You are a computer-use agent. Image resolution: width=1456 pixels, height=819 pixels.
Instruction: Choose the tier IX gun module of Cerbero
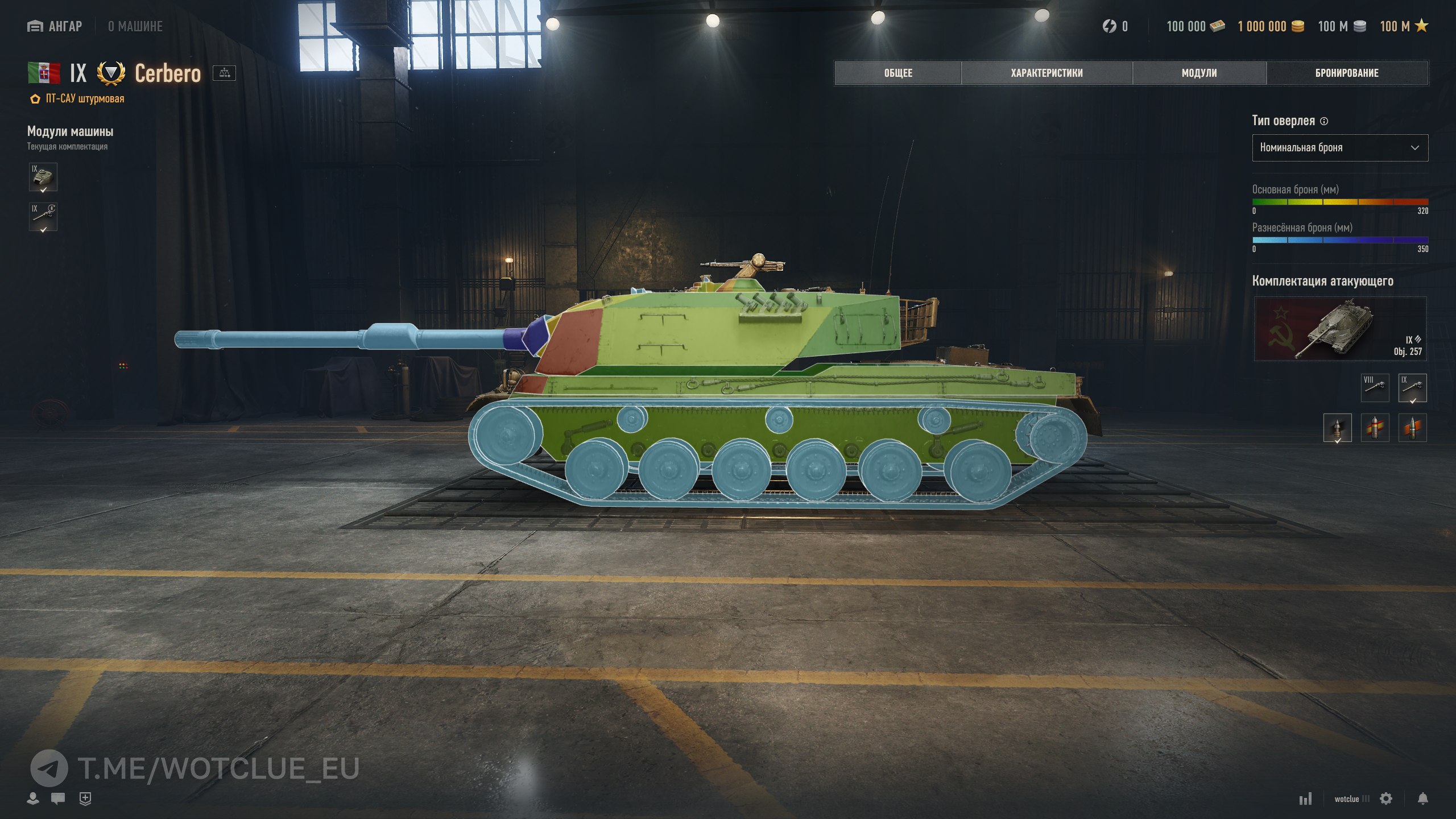tap(43, 217)
